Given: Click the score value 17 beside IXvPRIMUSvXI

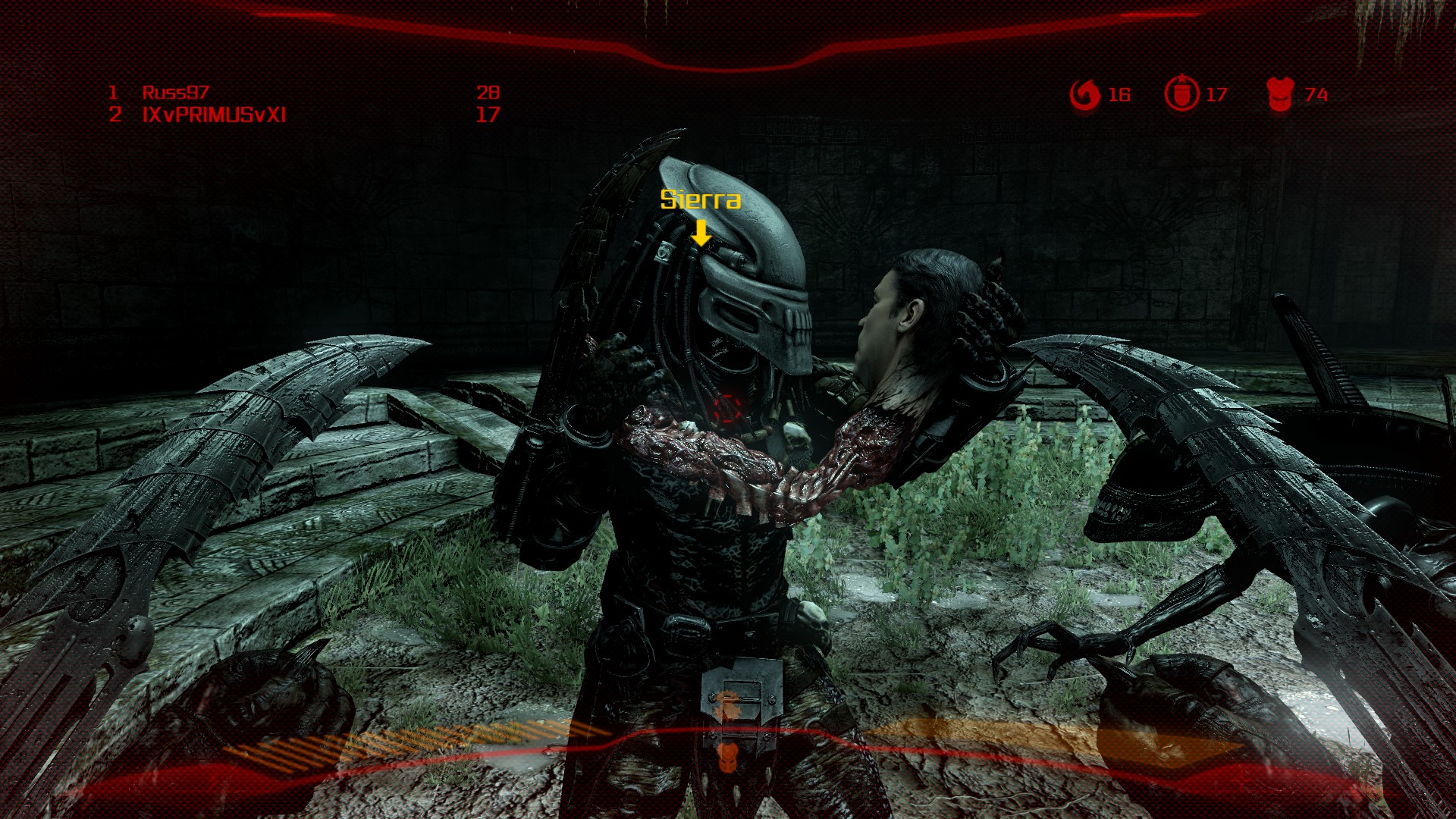Looking at the screenshot, I should click(489, 115).
